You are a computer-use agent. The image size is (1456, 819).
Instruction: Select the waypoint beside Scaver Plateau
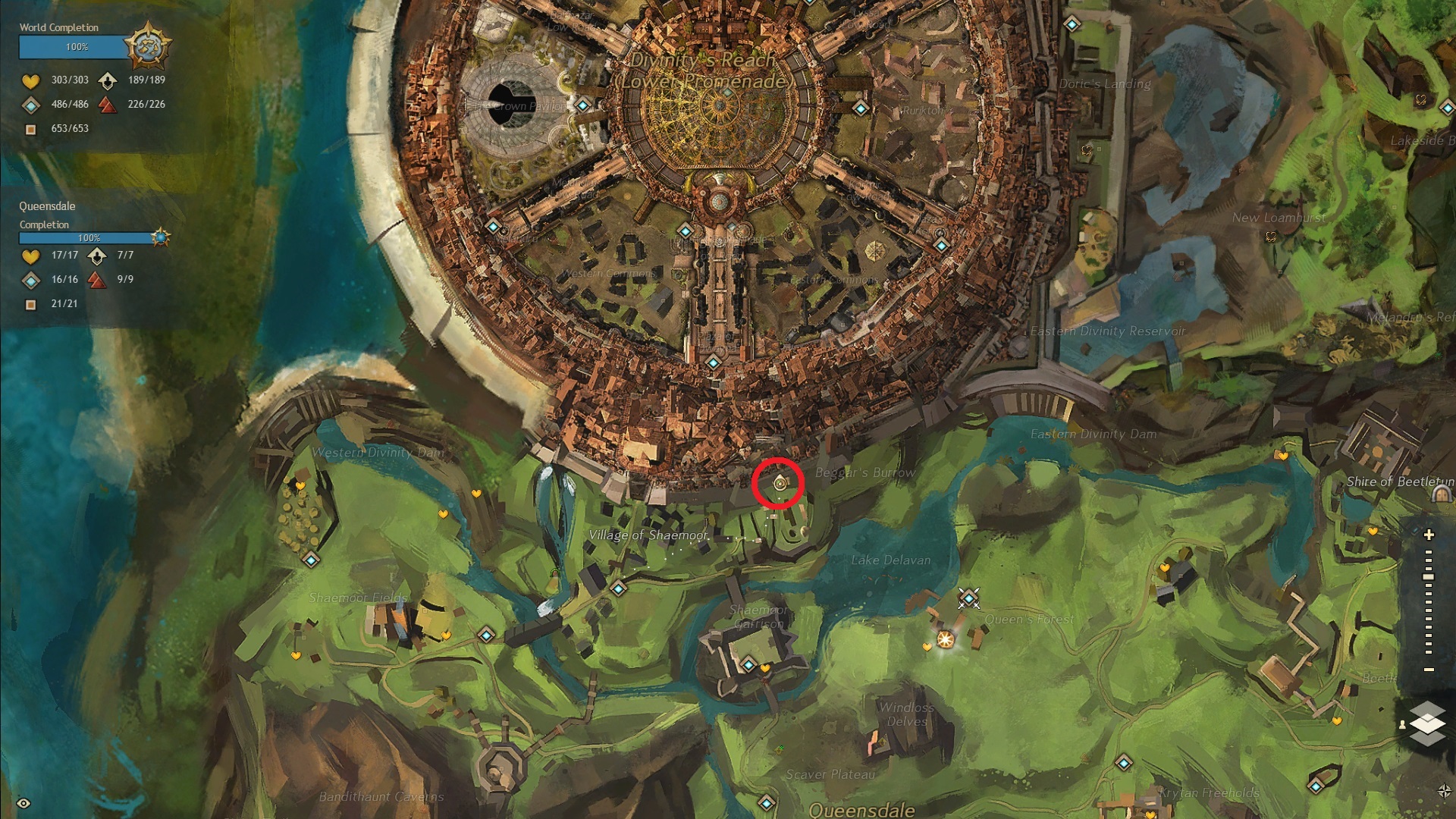(767, 802)
